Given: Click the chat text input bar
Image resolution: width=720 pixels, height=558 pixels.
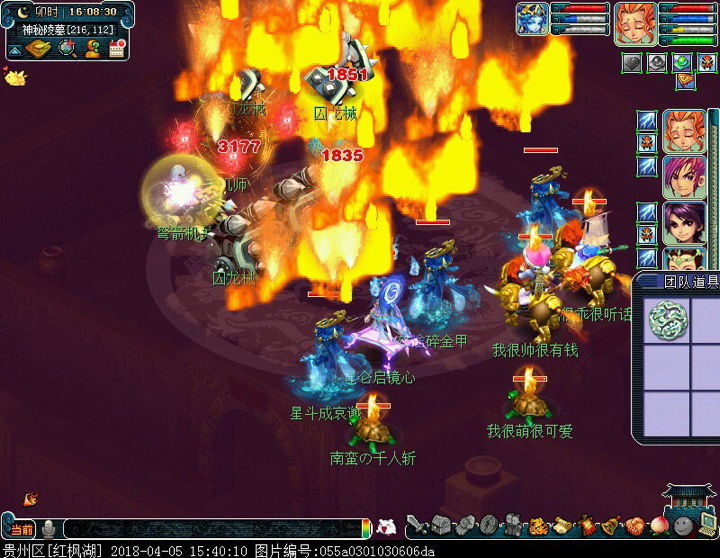Looking at the screenshot, I should point(210,528).
